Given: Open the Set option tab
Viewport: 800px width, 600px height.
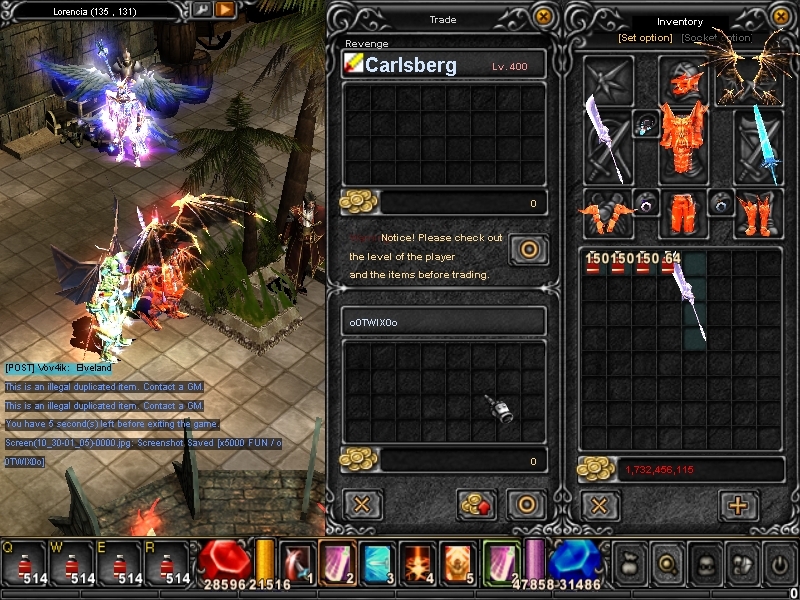Looking at the screenshot, I should 645,38.
